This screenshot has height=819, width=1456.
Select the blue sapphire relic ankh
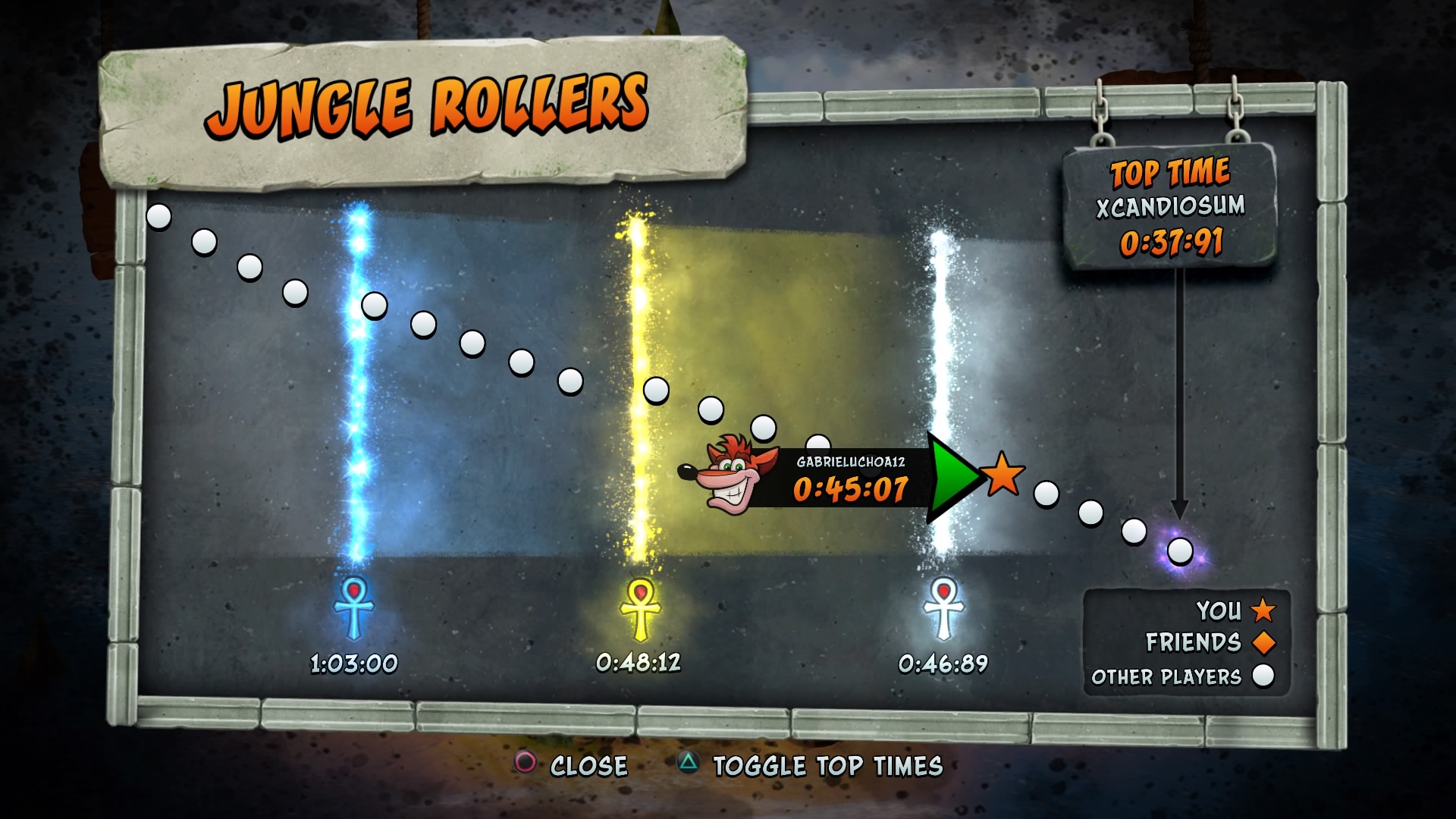pos(353,608)
